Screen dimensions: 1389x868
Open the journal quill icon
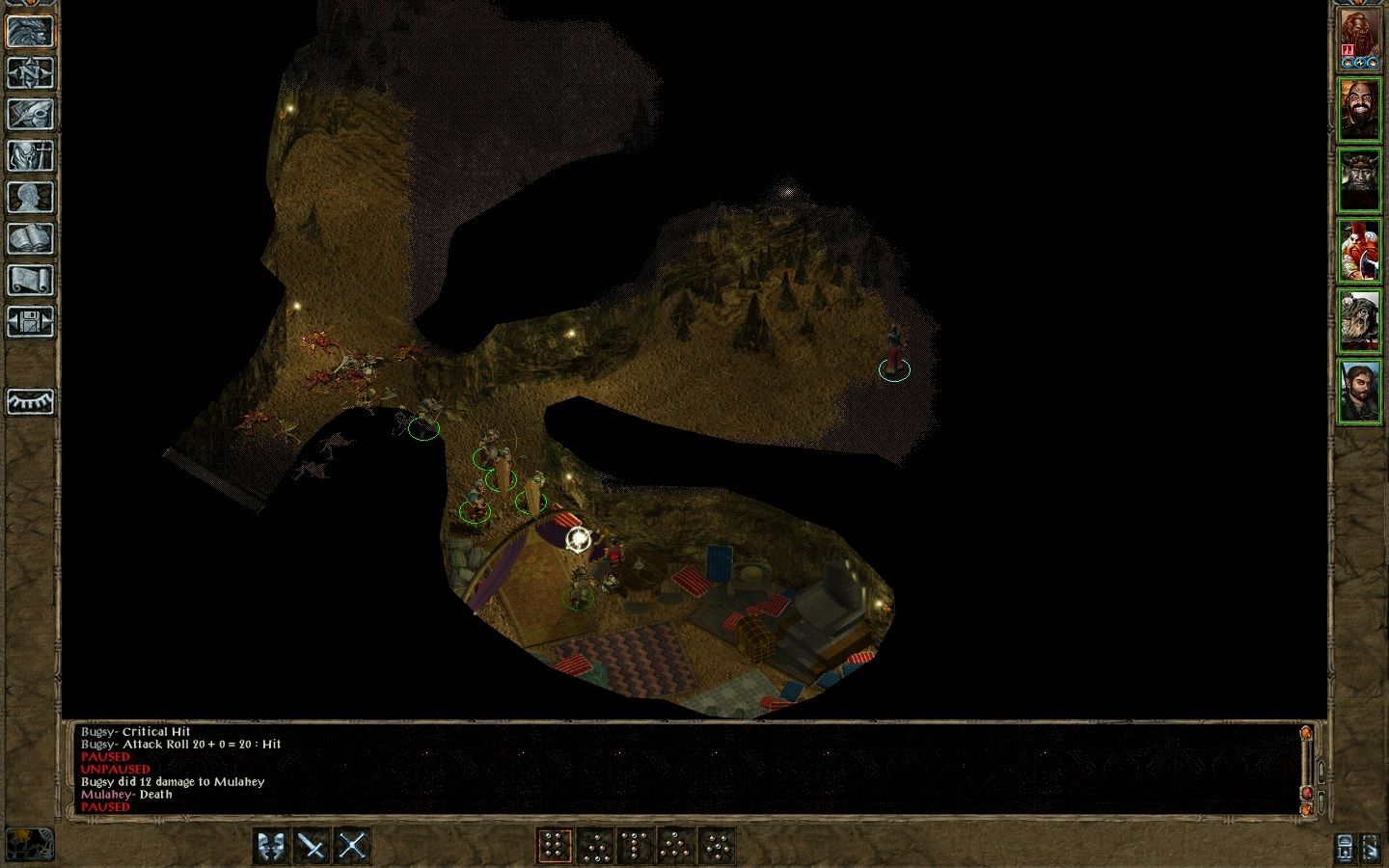(x=30, y=114)
